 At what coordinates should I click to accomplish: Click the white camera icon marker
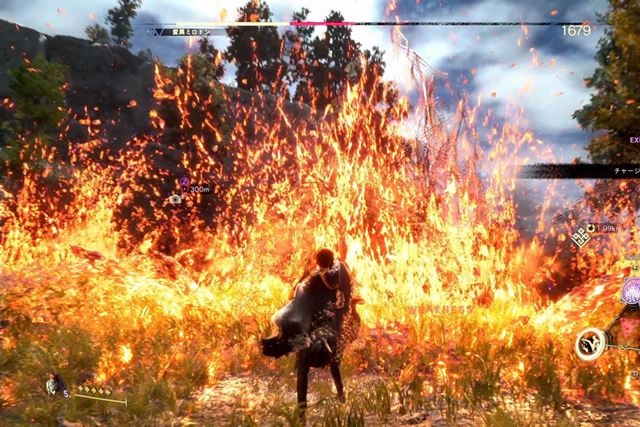click(176, 199)
